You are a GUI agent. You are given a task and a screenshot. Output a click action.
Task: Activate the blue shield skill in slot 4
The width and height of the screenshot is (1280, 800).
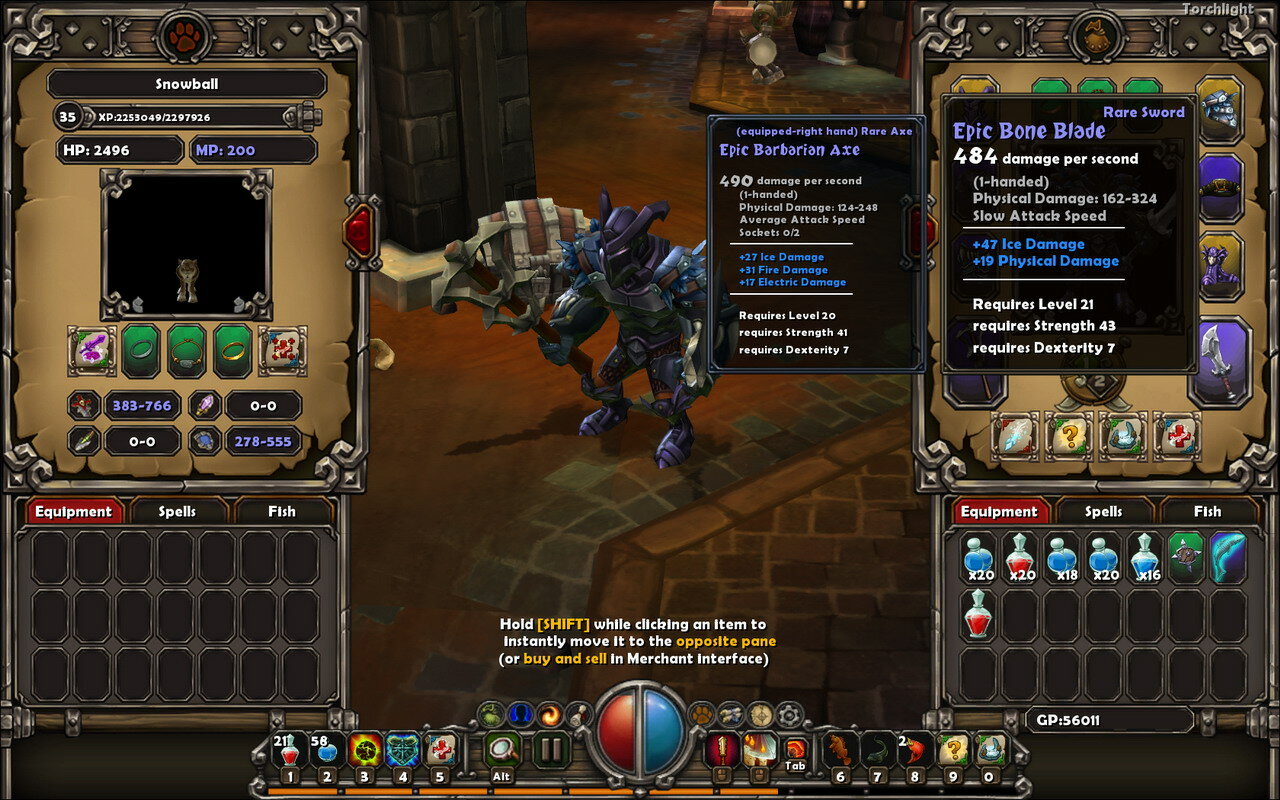[x=402, y=750]
